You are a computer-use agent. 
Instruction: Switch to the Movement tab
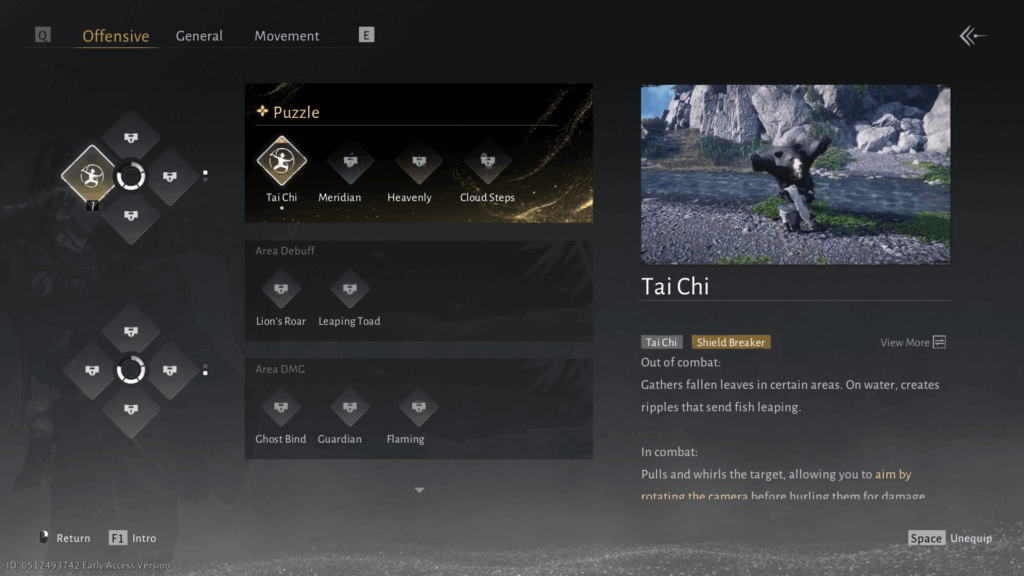(287, 36)
